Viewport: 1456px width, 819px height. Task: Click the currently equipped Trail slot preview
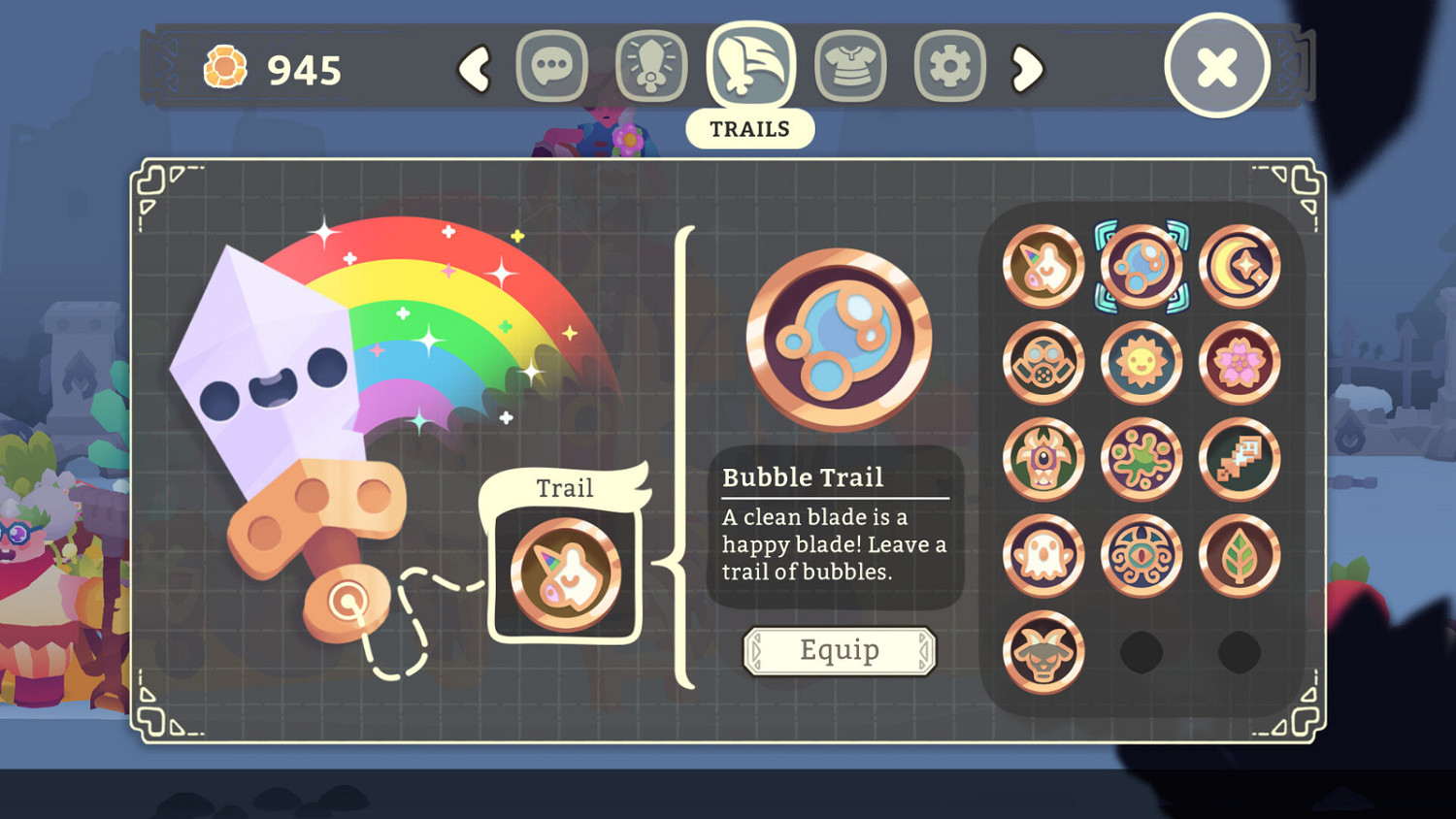point(564,571)
